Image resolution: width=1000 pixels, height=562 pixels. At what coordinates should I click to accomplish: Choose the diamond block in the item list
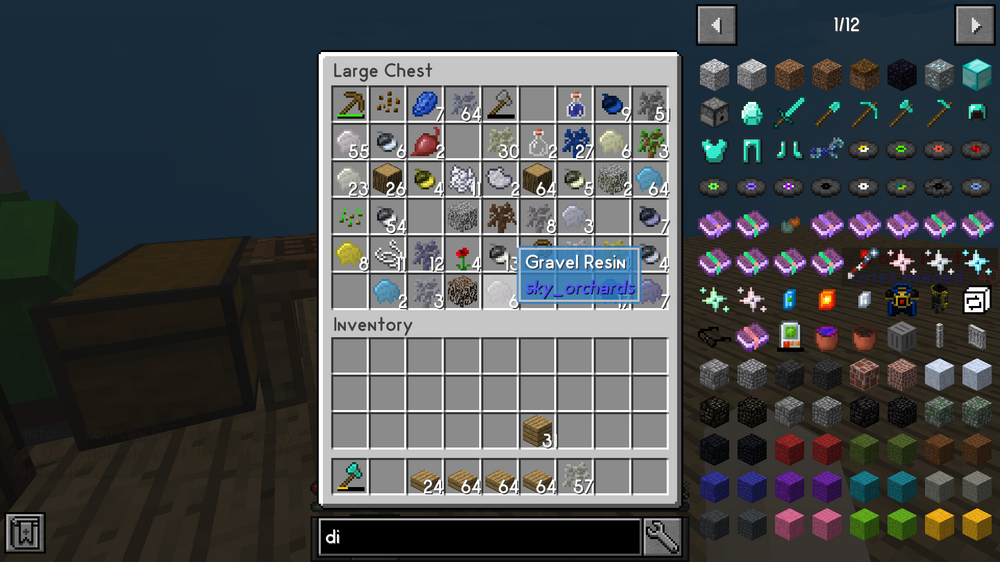(x=976, y=74)
